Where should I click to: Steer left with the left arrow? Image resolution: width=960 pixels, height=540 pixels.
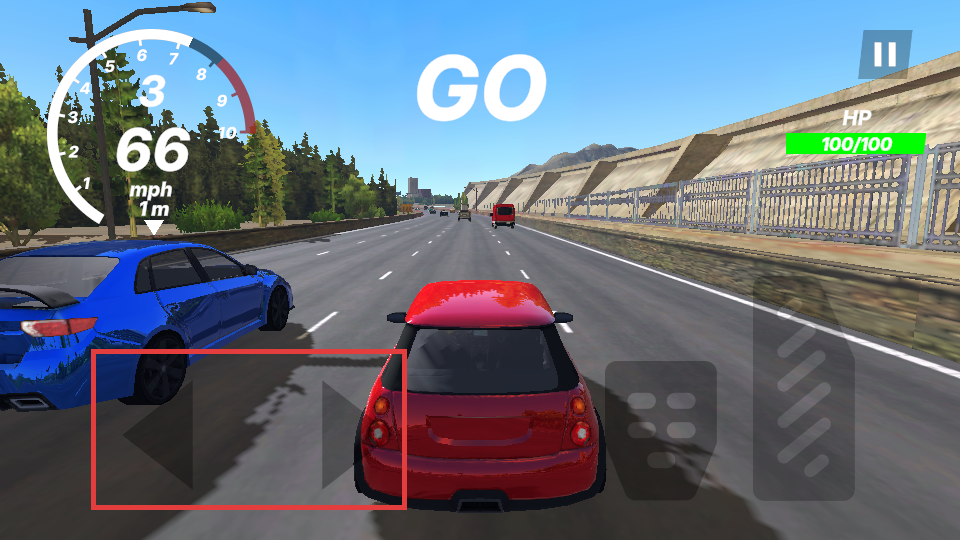pyautogui.click(x=160, y=436)
